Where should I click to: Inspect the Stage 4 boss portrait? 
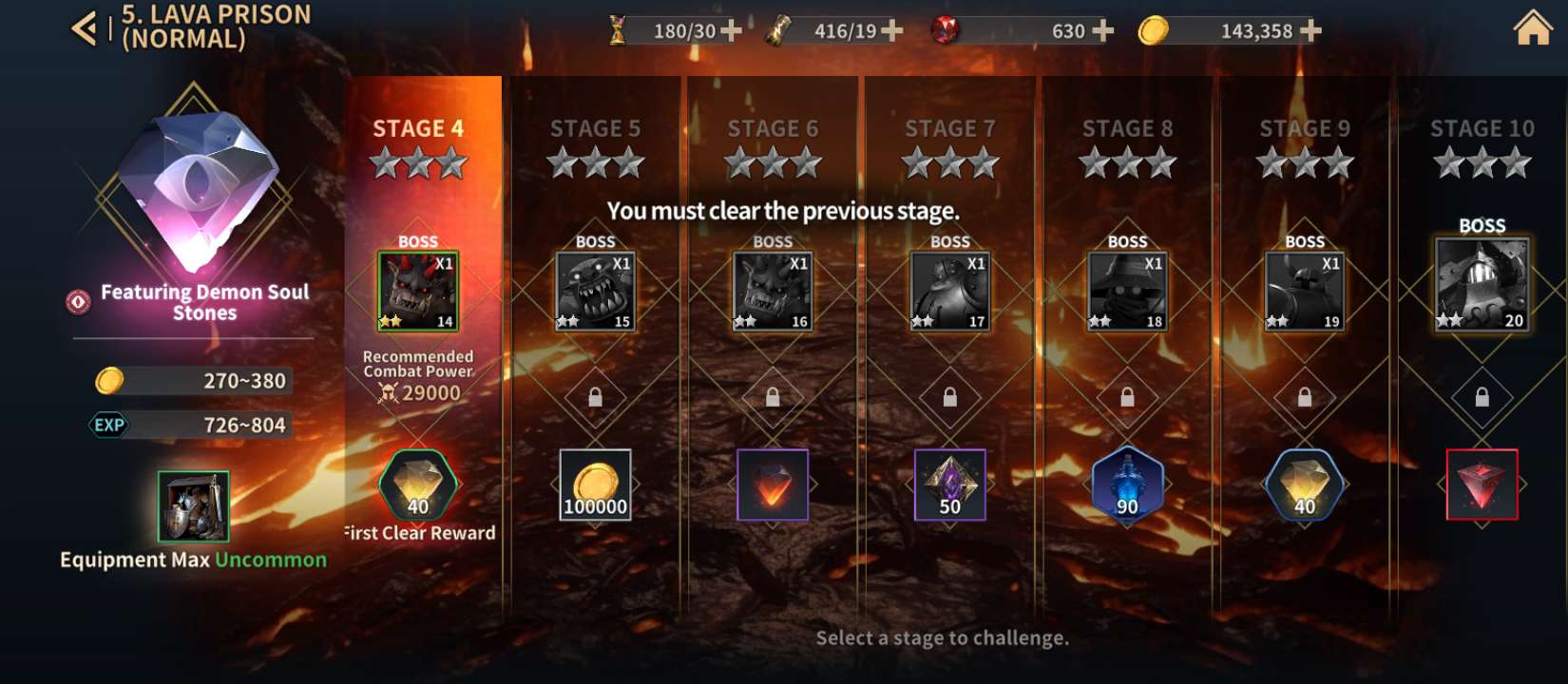[418, 292]
